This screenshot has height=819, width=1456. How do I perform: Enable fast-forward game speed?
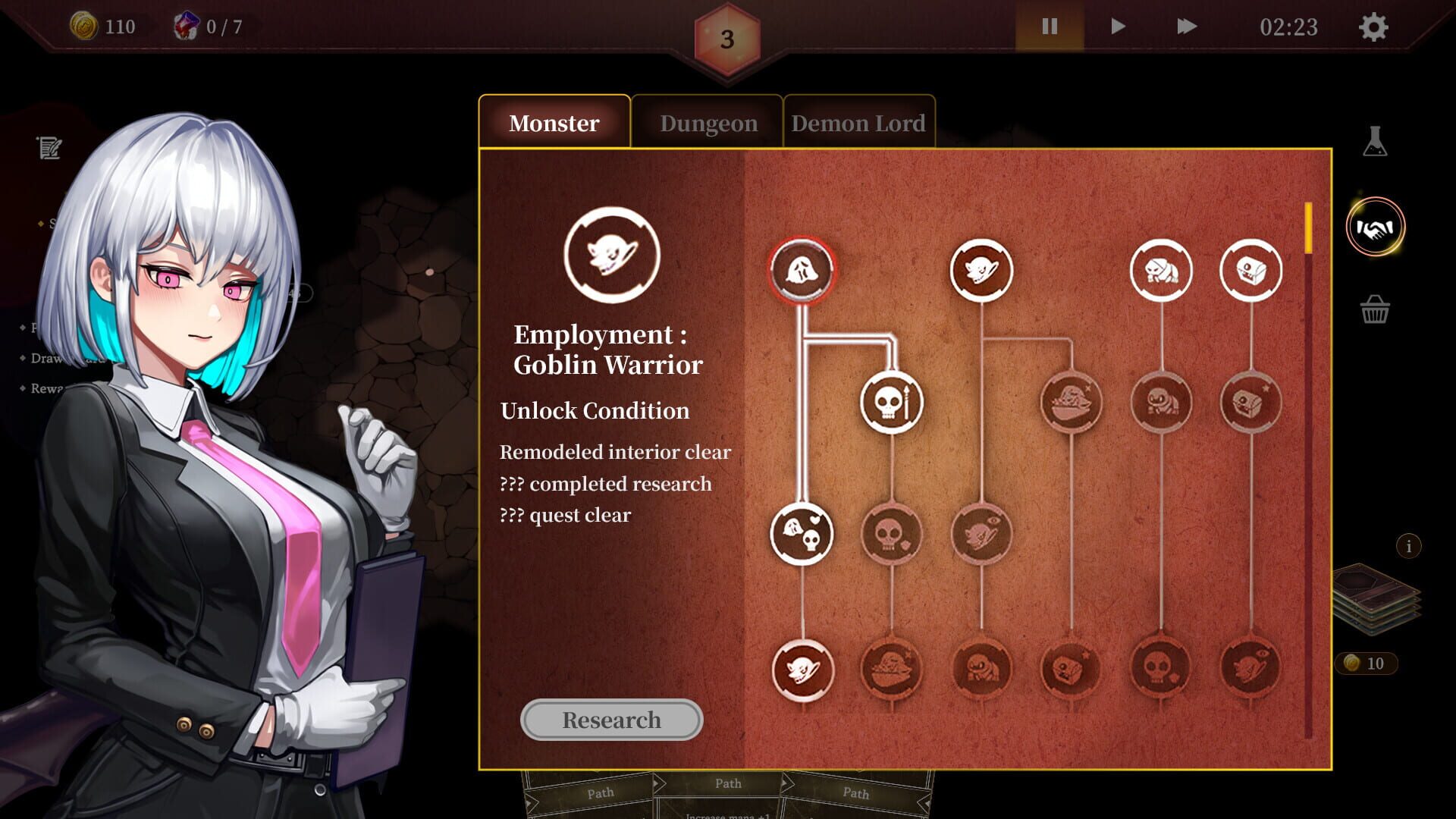pyautogui.click(x=1188, y=27)
